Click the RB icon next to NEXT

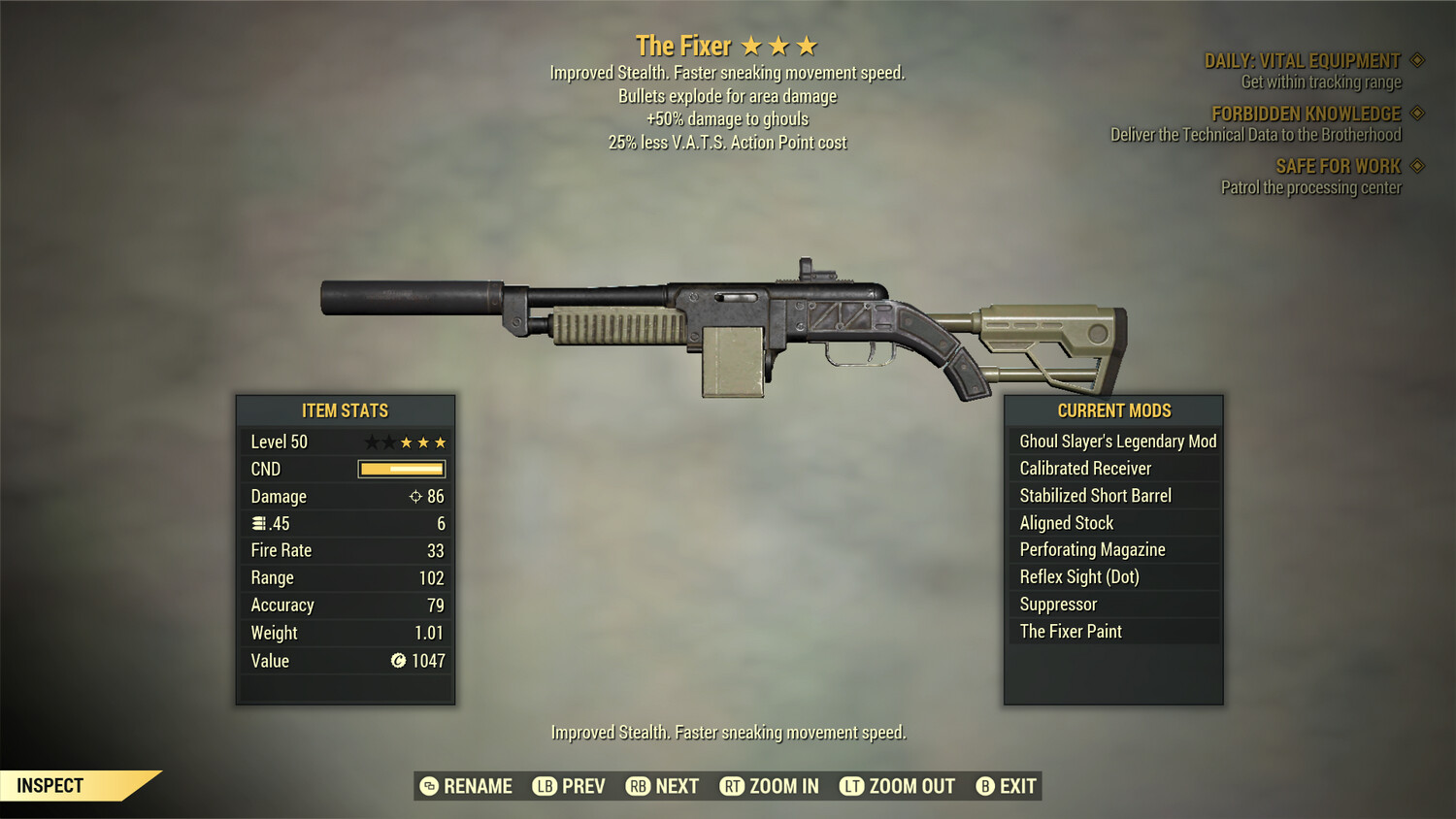(x=639, y=786)
